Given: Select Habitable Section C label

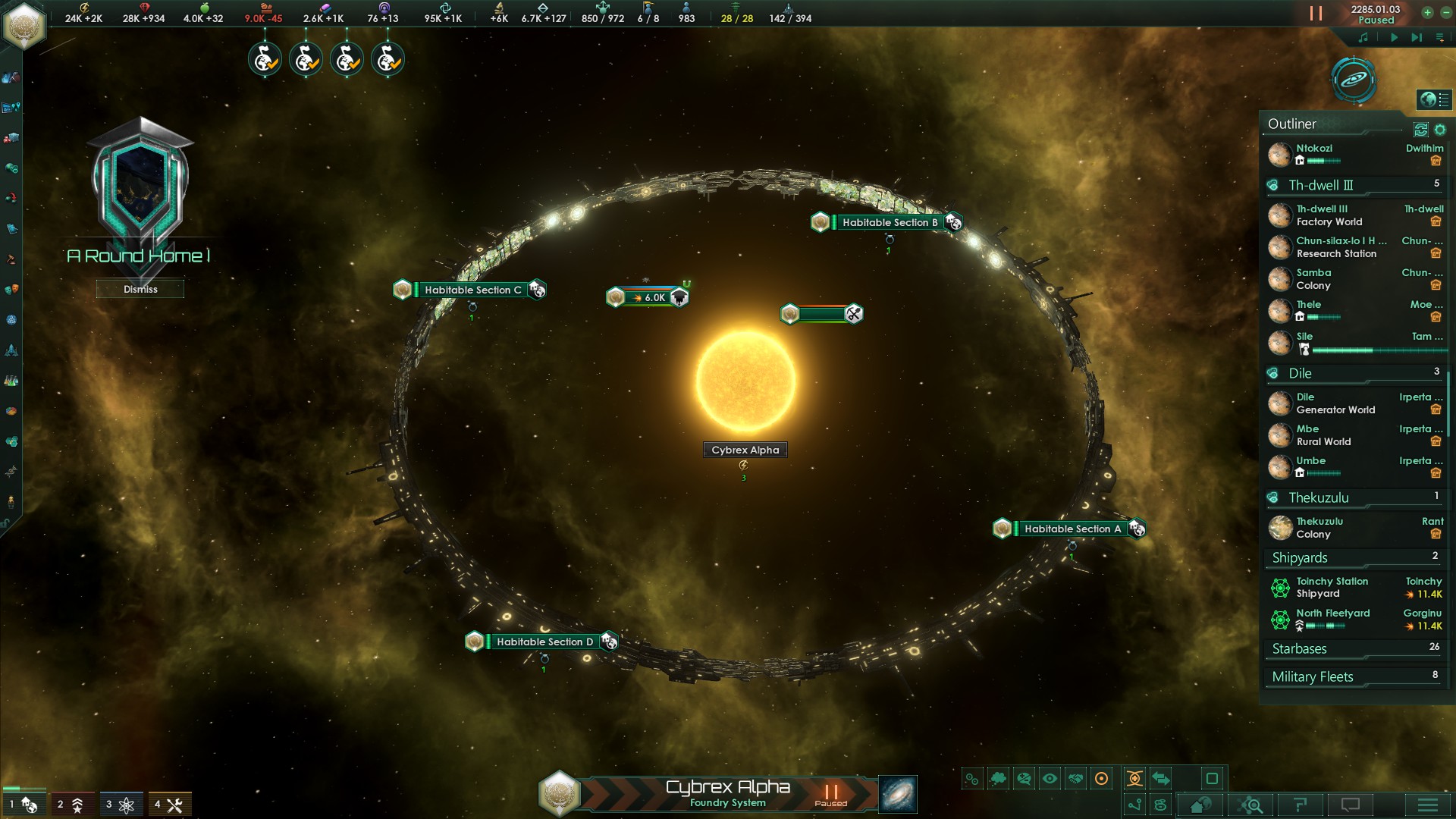Looking at the screenshot, I should click(x=472, y=290).
